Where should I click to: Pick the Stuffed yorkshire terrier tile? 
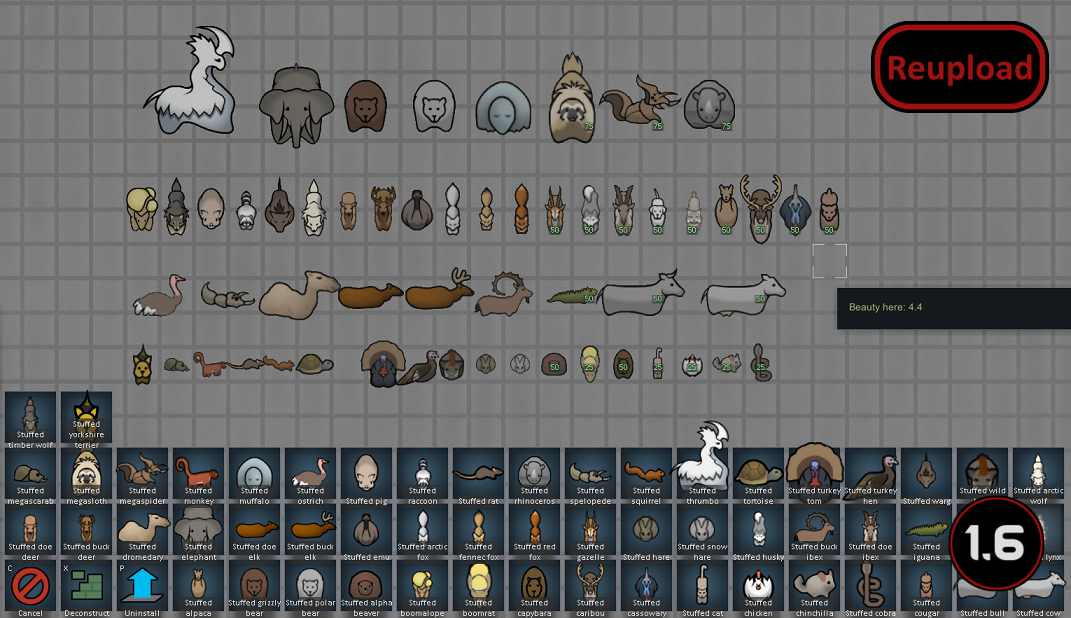click(86, 417)
